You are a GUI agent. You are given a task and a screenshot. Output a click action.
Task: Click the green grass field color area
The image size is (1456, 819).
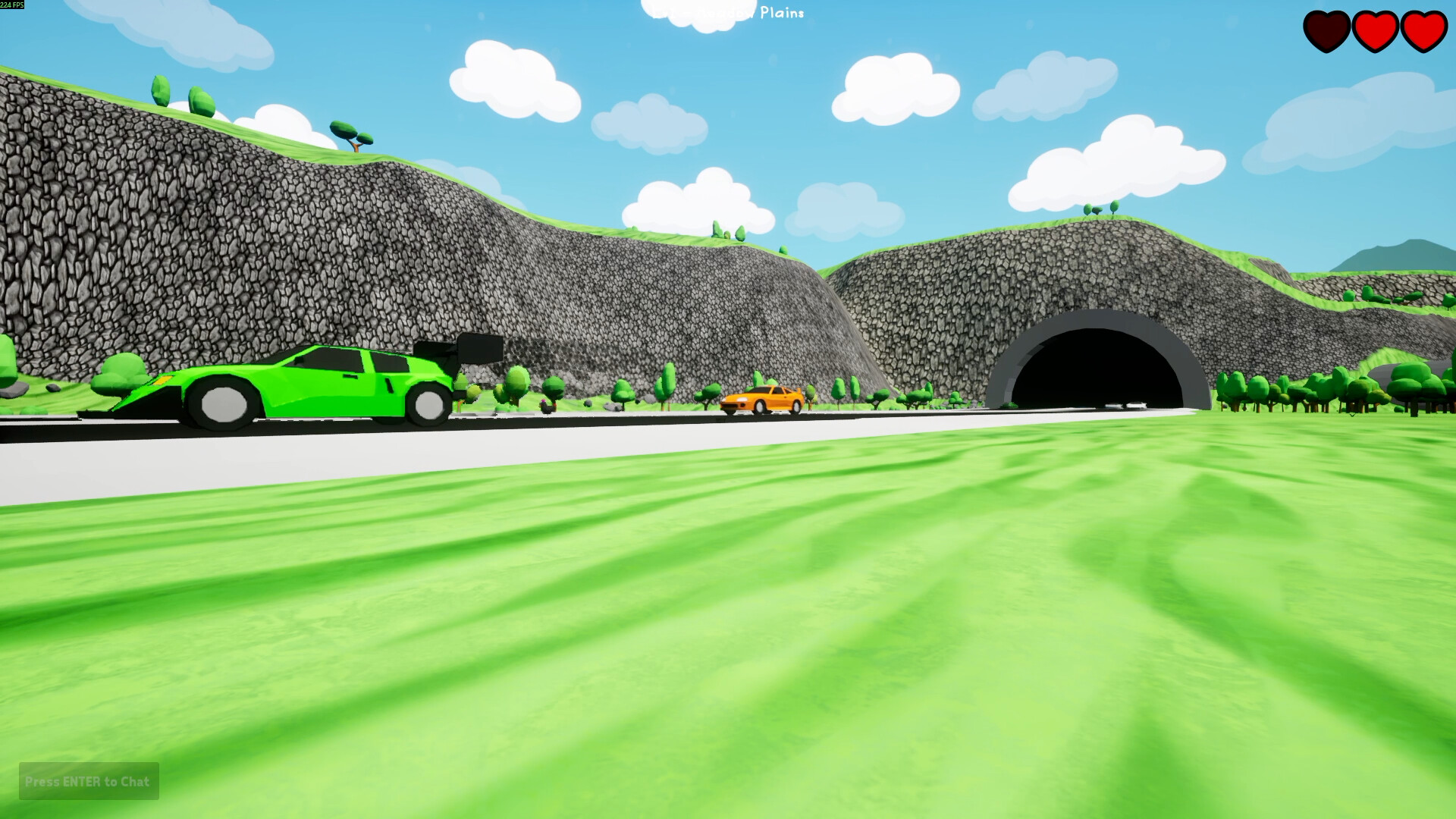click(728, 622)
